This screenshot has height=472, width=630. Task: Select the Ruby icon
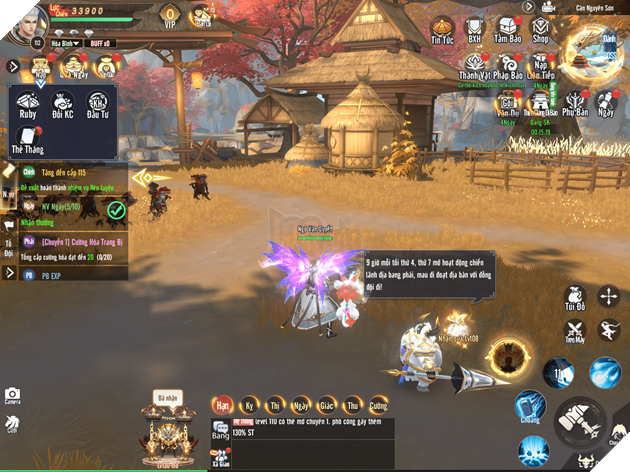pos(25,105)
